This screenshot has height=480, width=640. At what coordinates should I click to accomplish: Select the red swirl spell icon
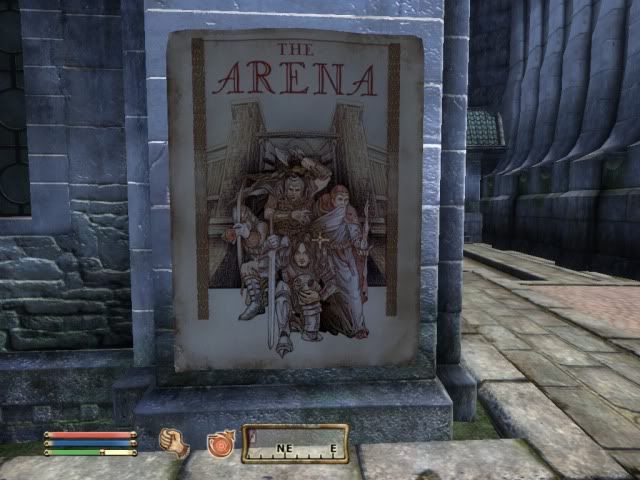219,442
